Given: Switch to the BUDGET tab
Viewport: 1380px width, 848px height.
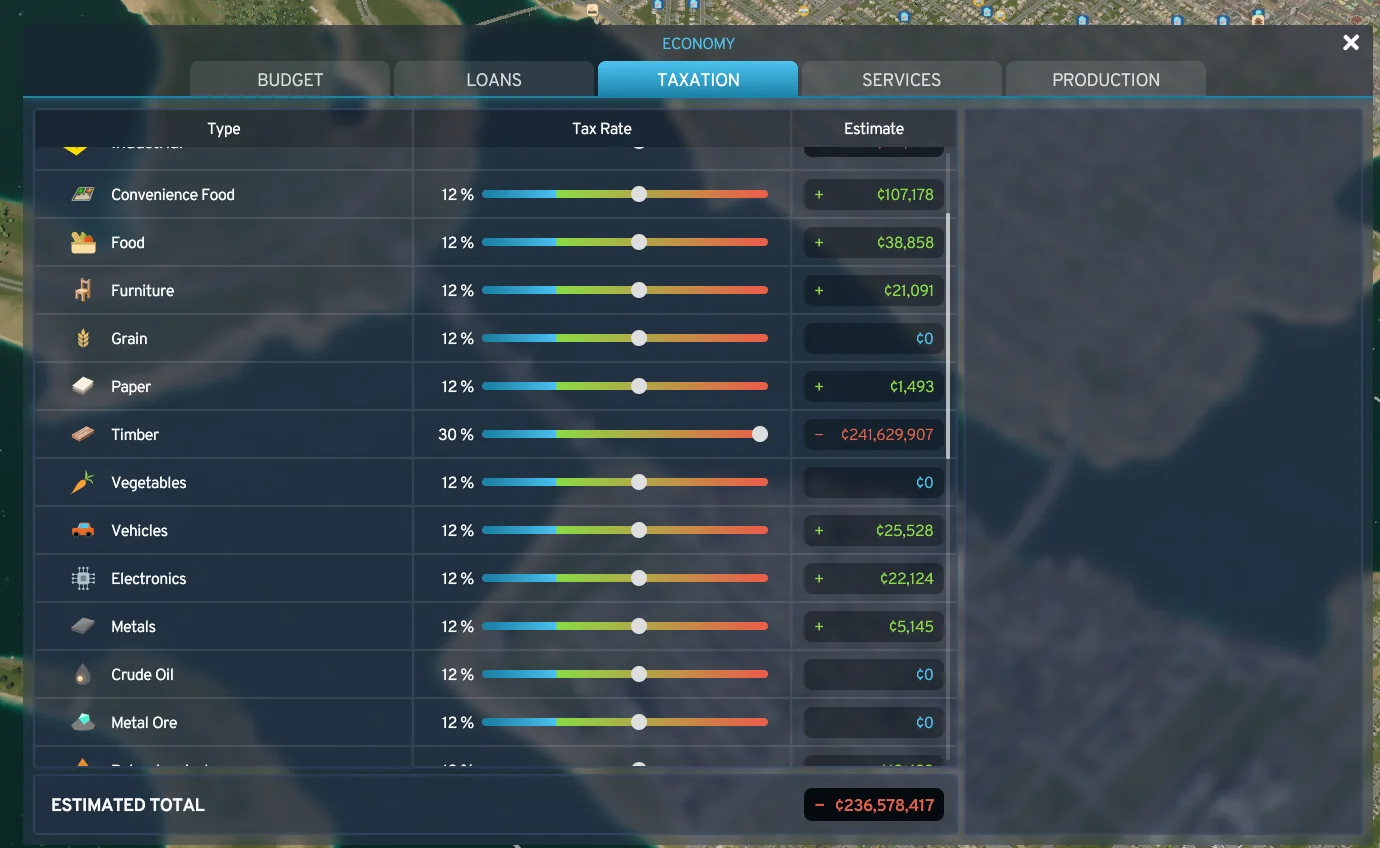Looking at the screenshot, I should click(289, 79).
